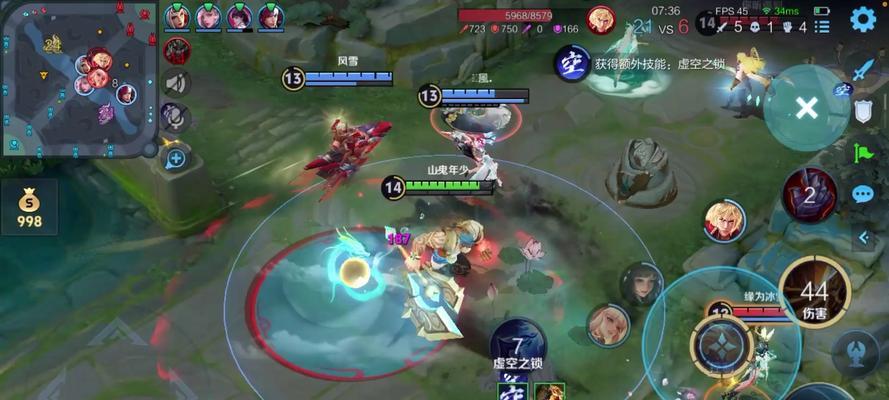The image size is (889, 400).
Task: Target the dark-haired enemy hero portrait
Action: click(641, 284)
